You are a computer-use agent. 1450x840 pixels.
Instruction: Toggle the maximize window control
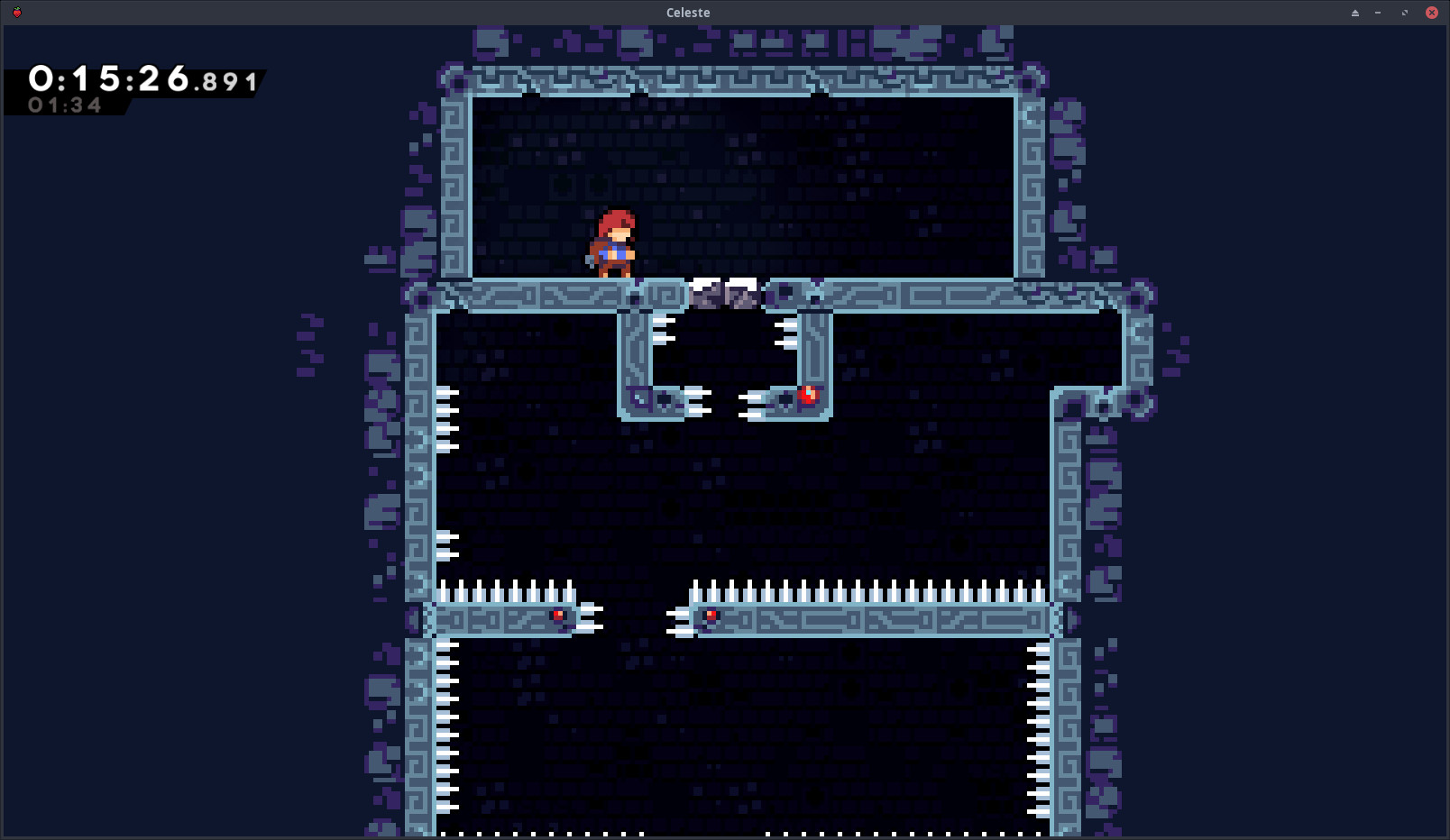[x=1404, y=13]
